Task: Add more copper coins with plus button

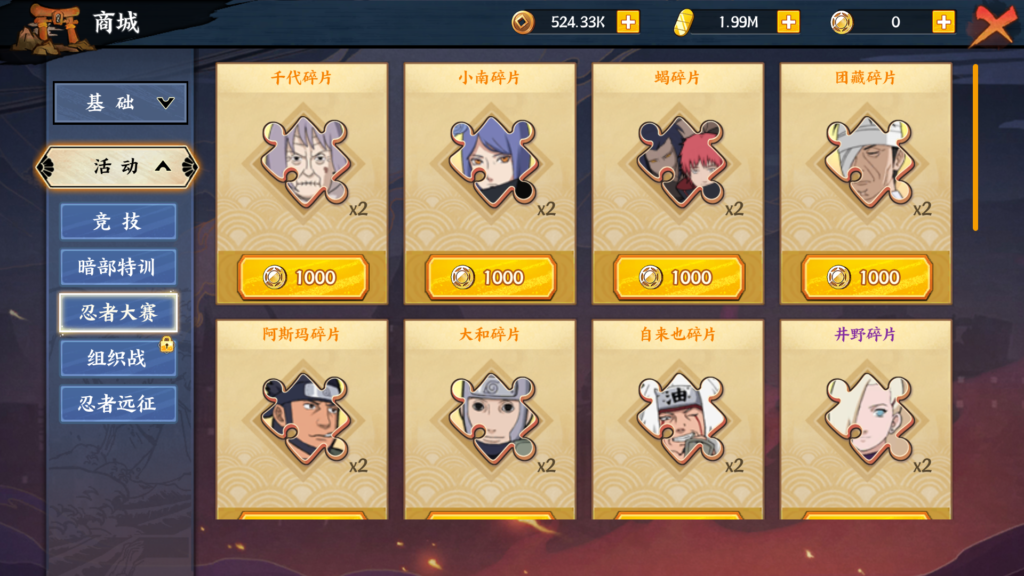Action: click(628, 22)
